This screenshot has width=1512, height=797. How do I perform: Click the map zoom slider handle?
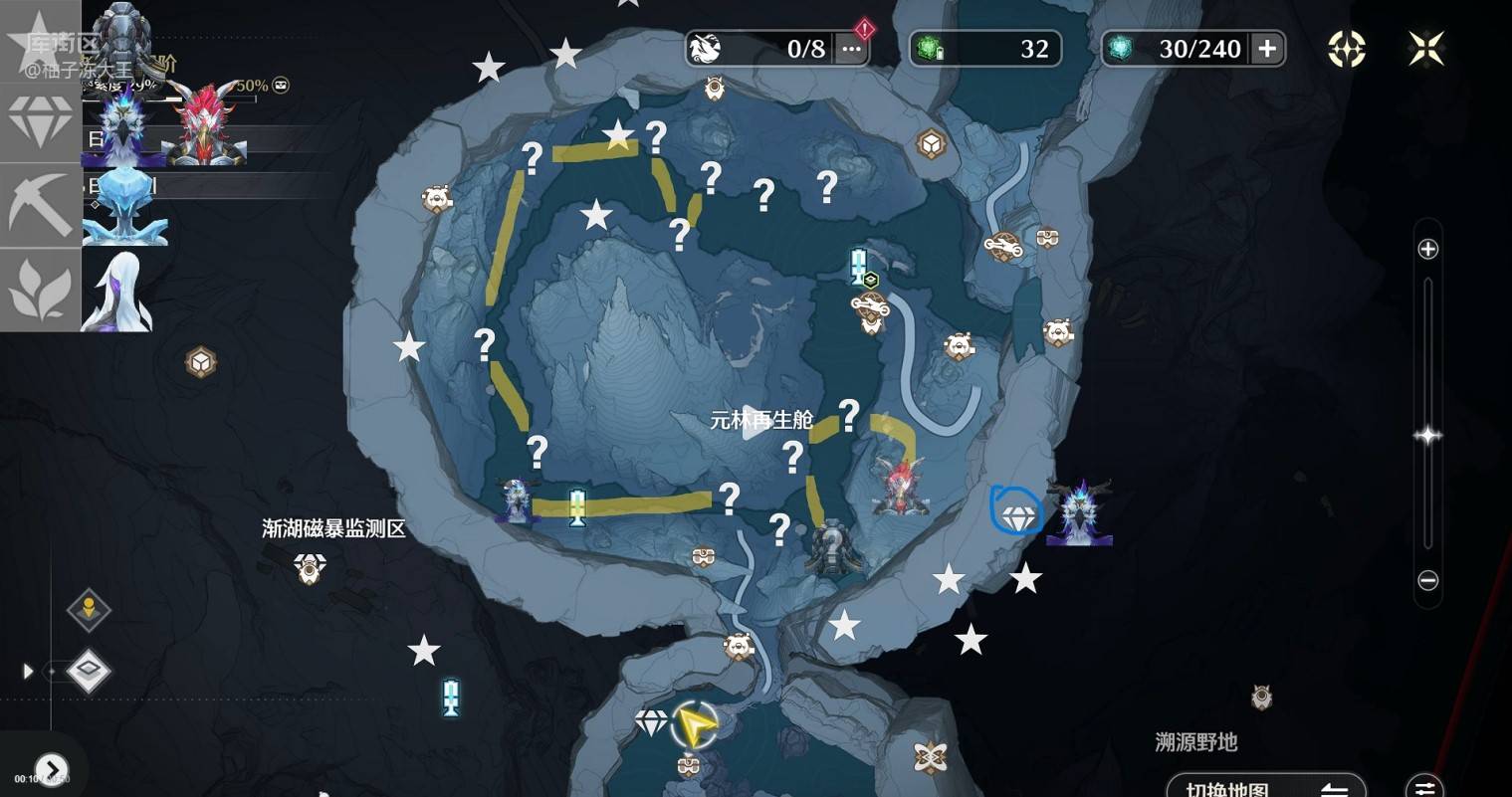pos(1427,435)
